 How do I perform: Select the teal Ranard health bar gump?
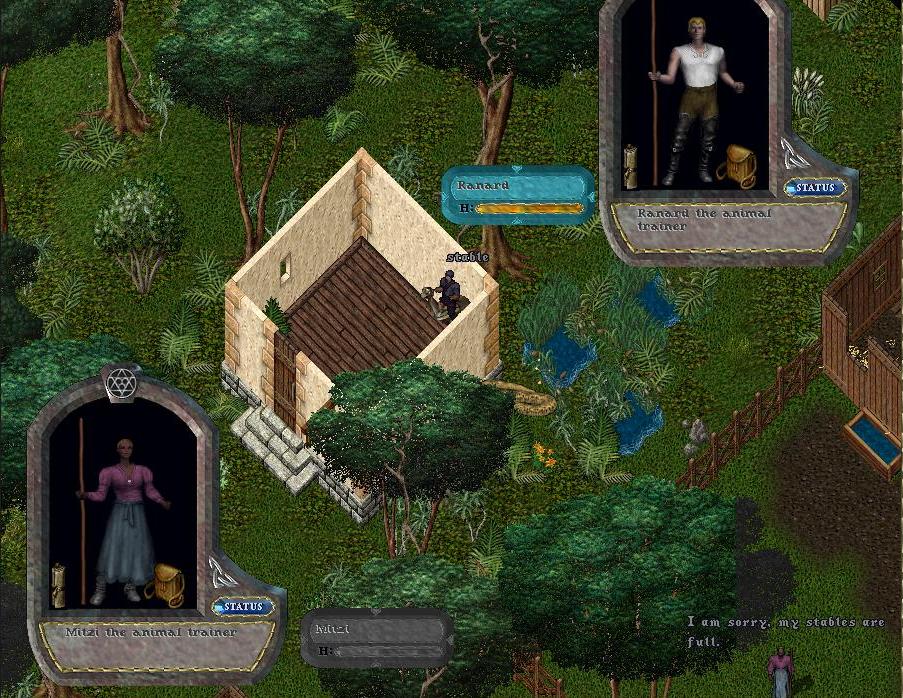coord(518,194)
